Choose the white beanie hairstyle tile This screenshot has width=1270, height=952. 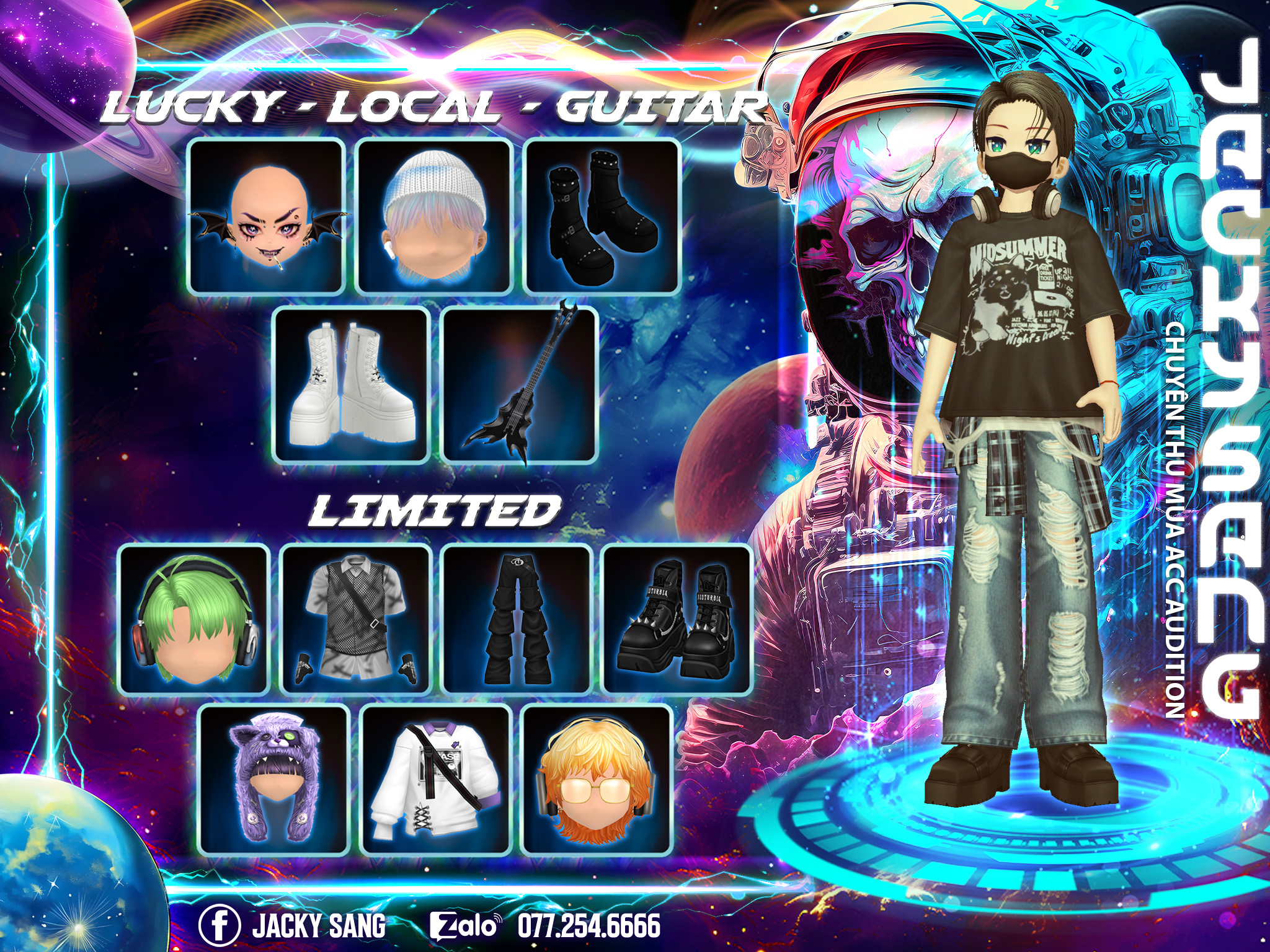[x=434, y=216]
